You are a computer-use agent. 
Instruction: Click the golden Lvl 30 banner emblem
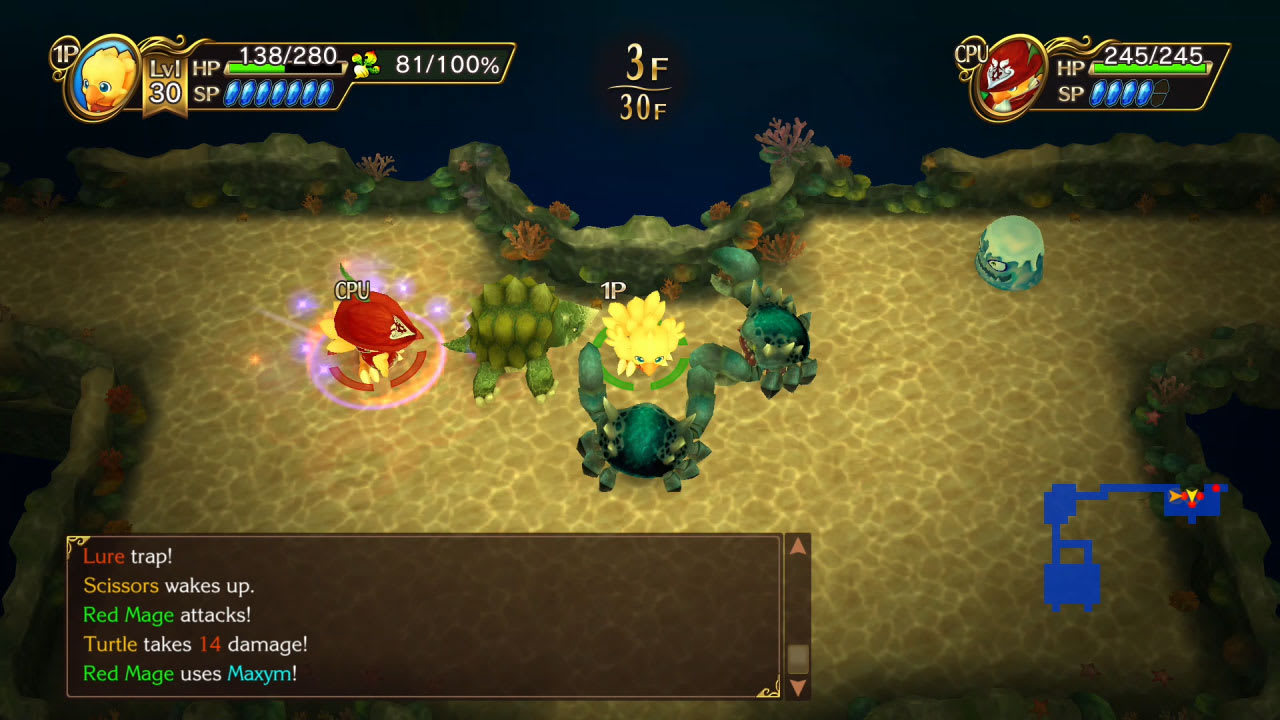(165, 78)
